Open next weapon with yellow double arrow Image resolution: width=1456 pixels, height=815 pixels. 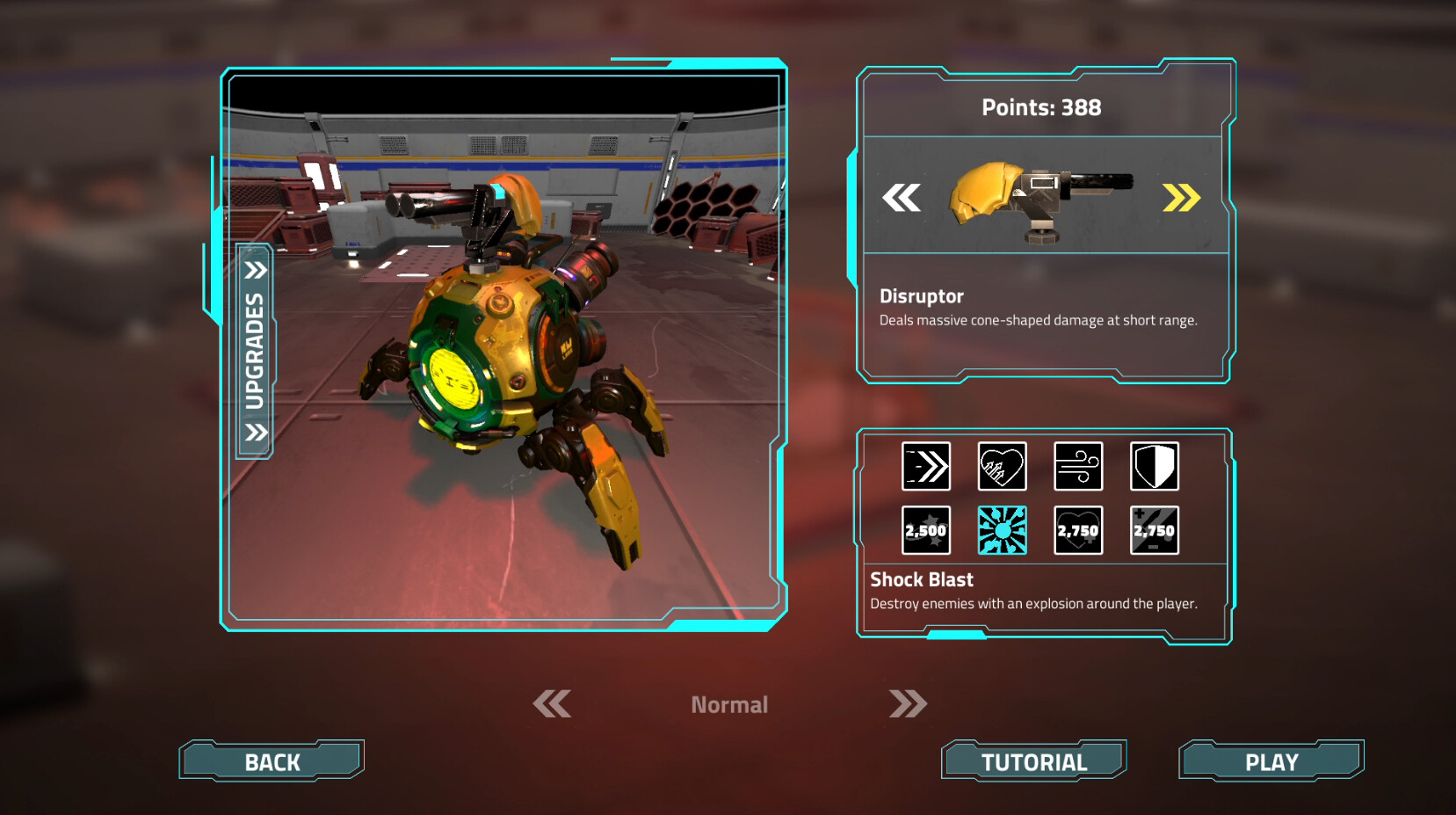click(1182, 199)
